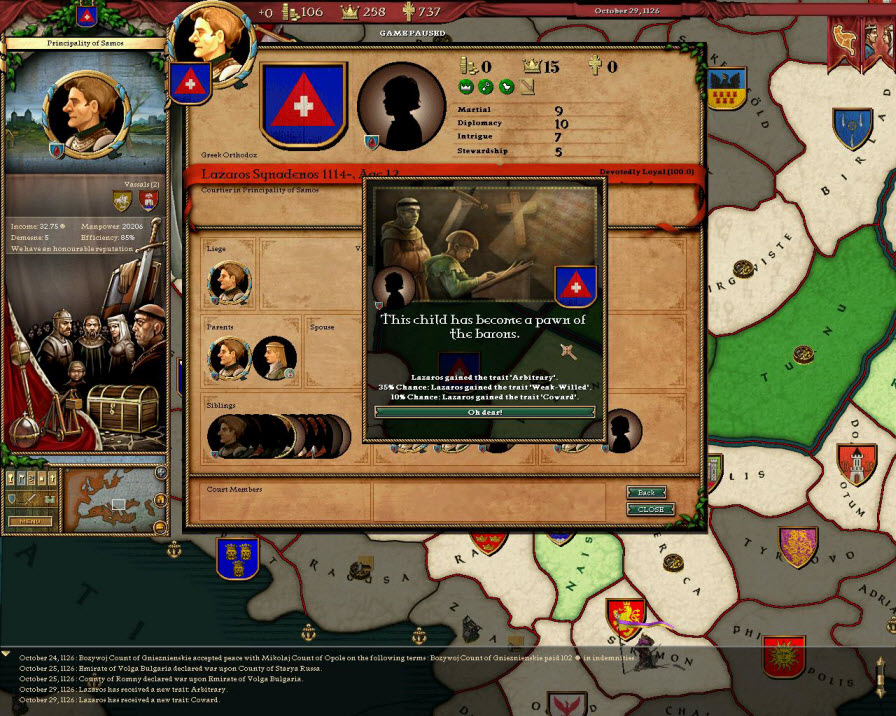Click the round globe button beside minimap

pyautogui.click(x=161, y=472)
